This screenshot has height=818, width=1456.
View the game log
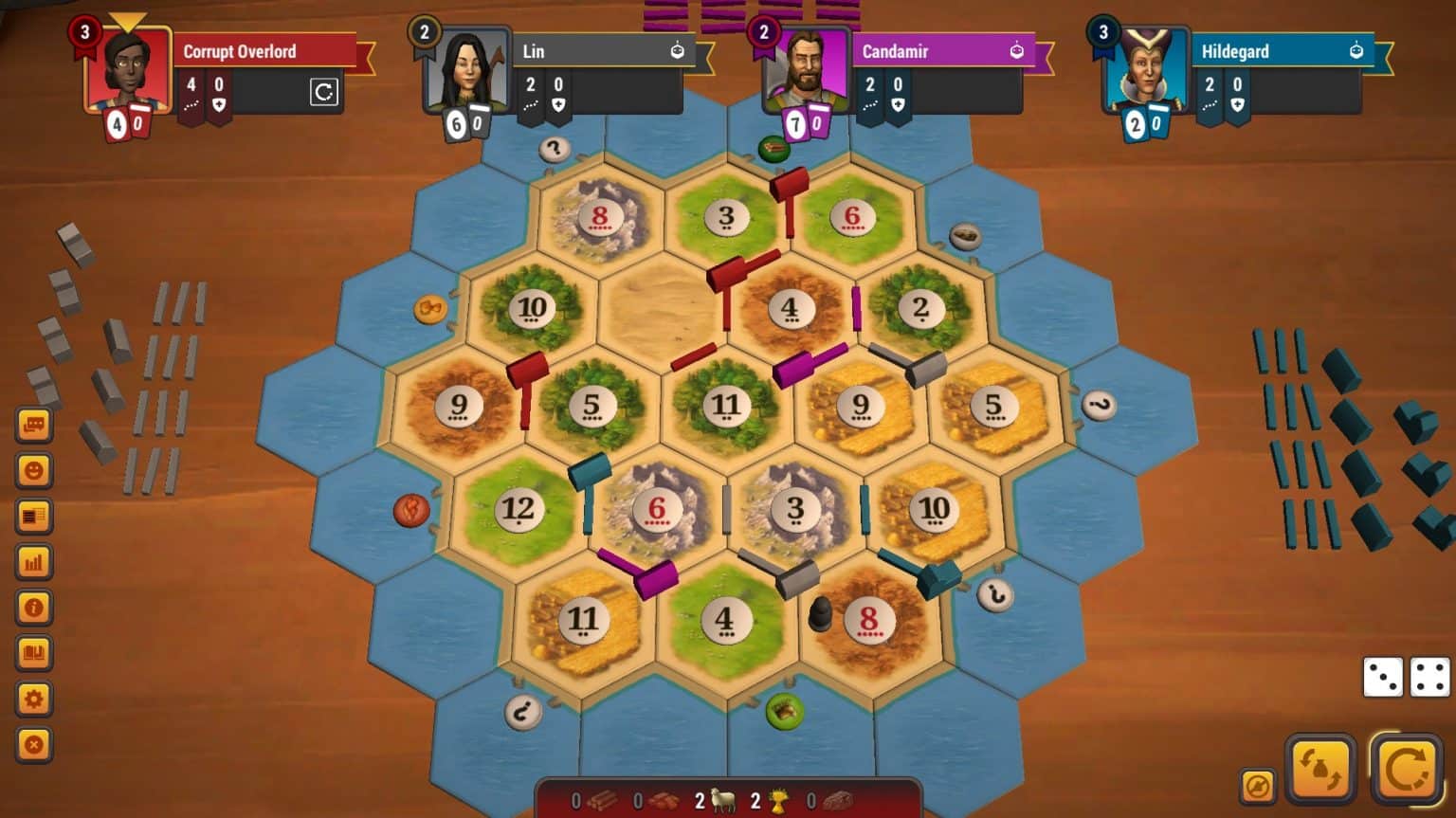pyautogui.click(x=34, y=516)
